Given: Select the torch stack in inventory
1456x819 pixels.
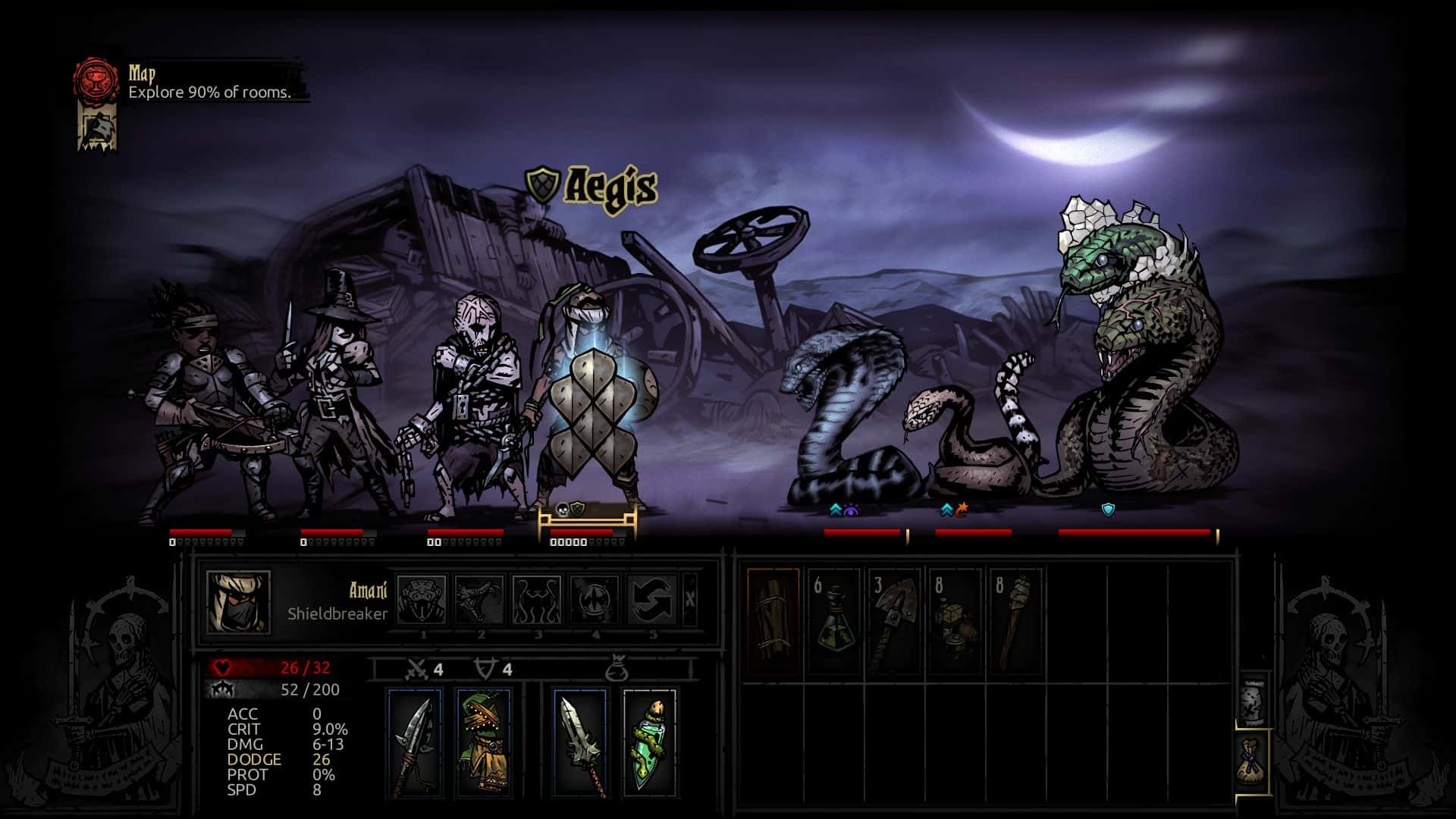Looking at the screenshot, I should tap(1016, 622).
